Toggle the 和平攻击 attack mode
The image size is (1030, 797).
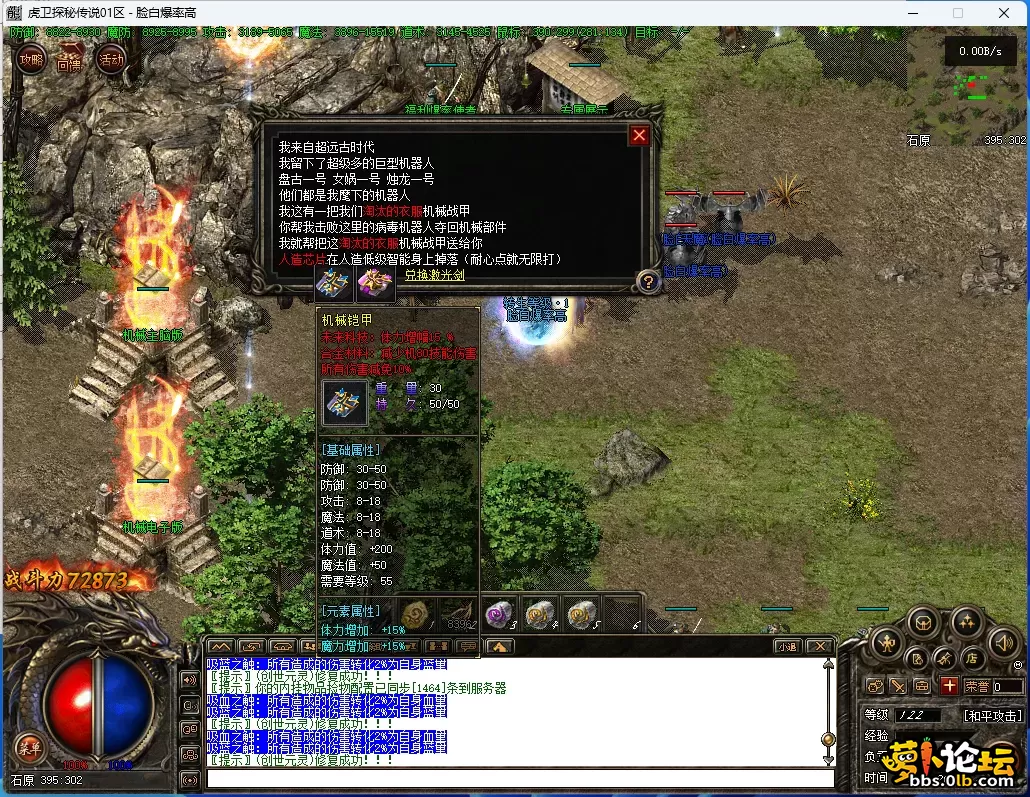(x=993, y=716)
